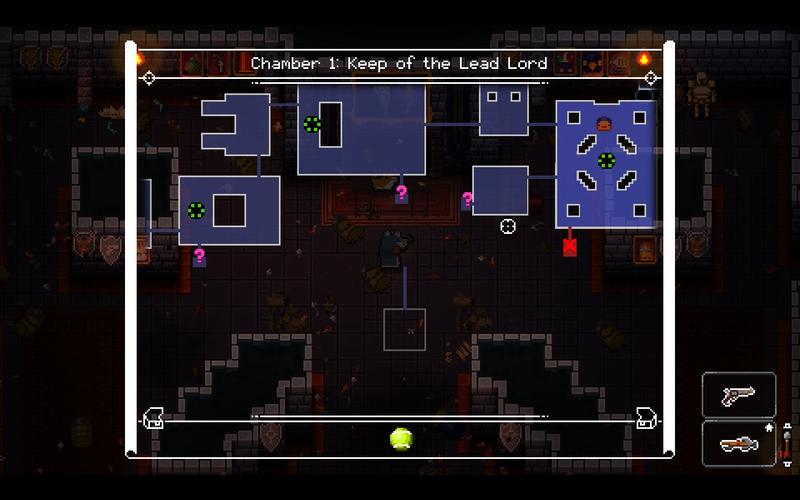Viewport: 800px width, 500px height.
Task: Click the tennis ball item icon
Action: point(401,438)
